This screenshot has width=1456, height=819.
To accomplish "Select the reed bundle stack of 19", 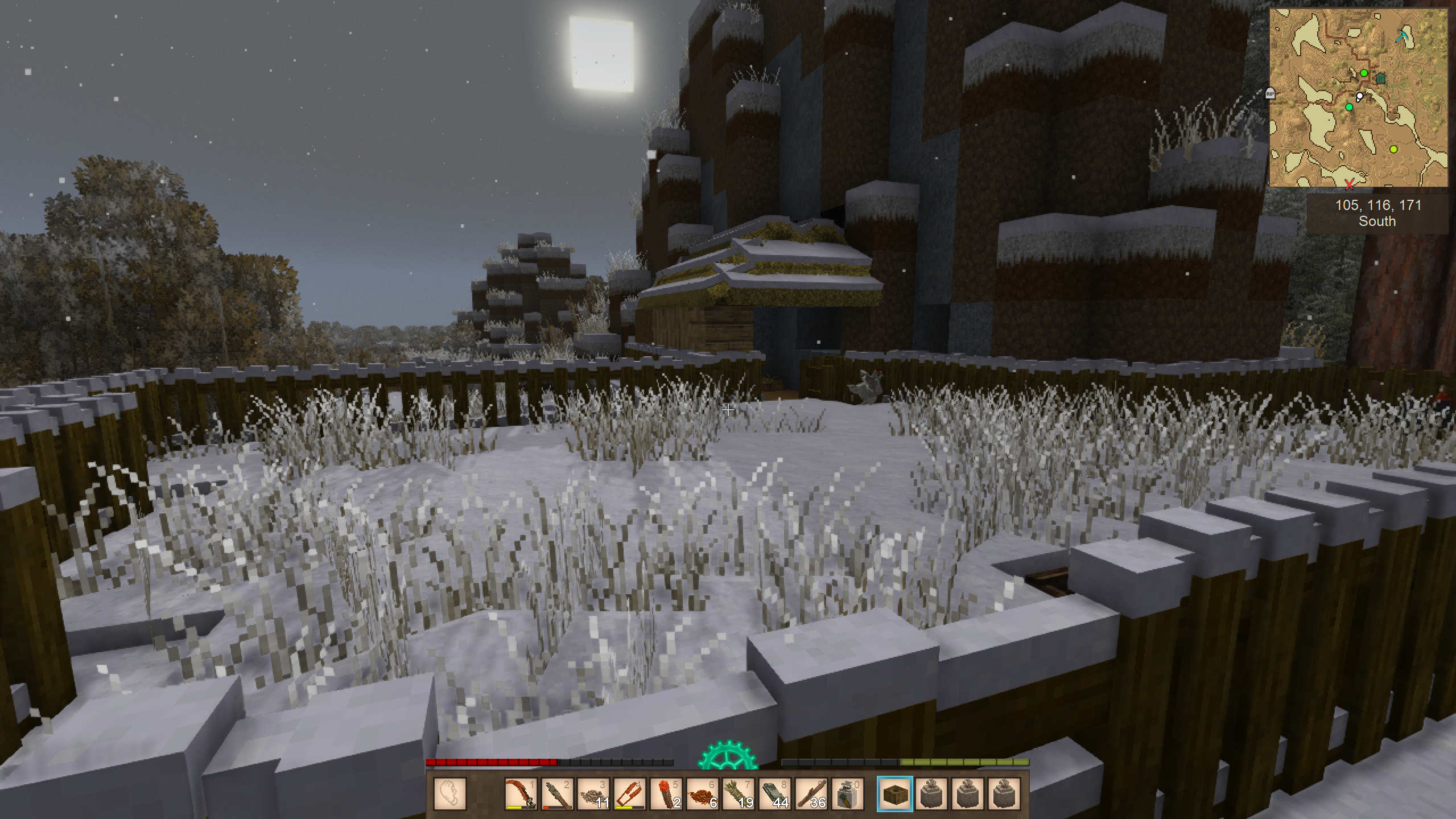I will pyautogui.click(x=739, y=793).
